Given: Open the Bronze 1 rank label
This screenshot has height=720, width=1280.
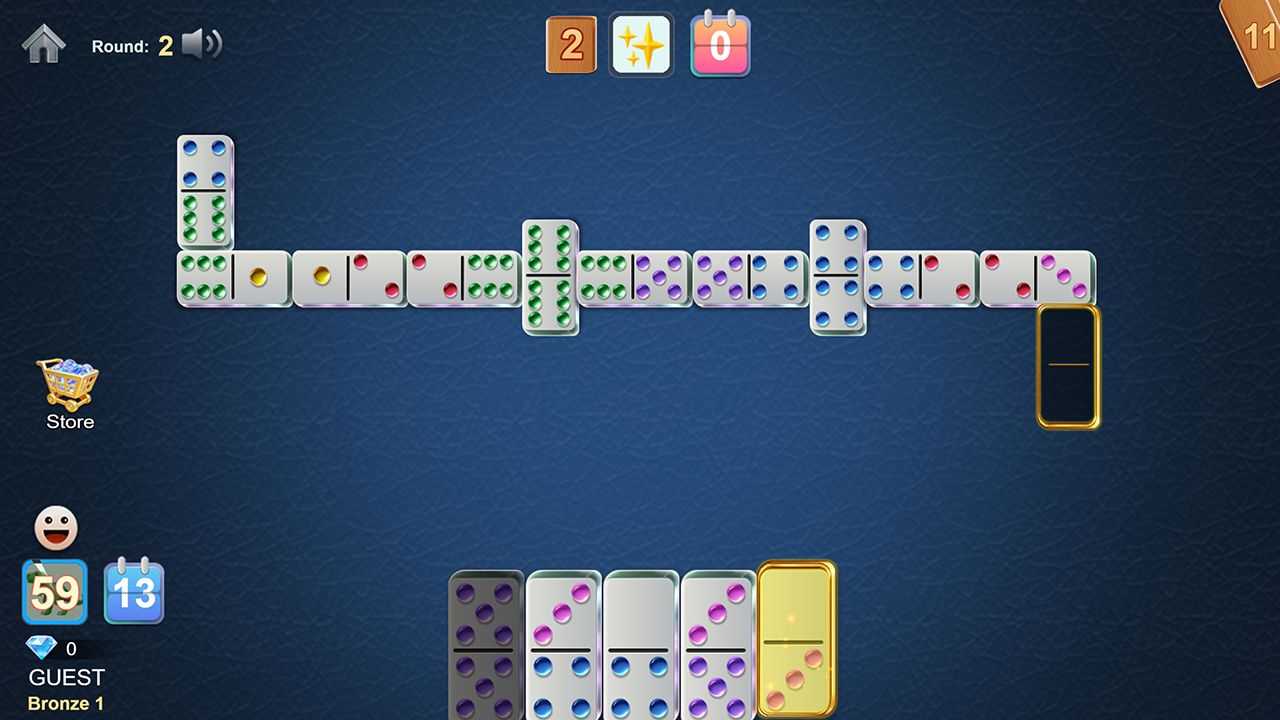Looking at the screenshot, I should click(x=64, y=703).
